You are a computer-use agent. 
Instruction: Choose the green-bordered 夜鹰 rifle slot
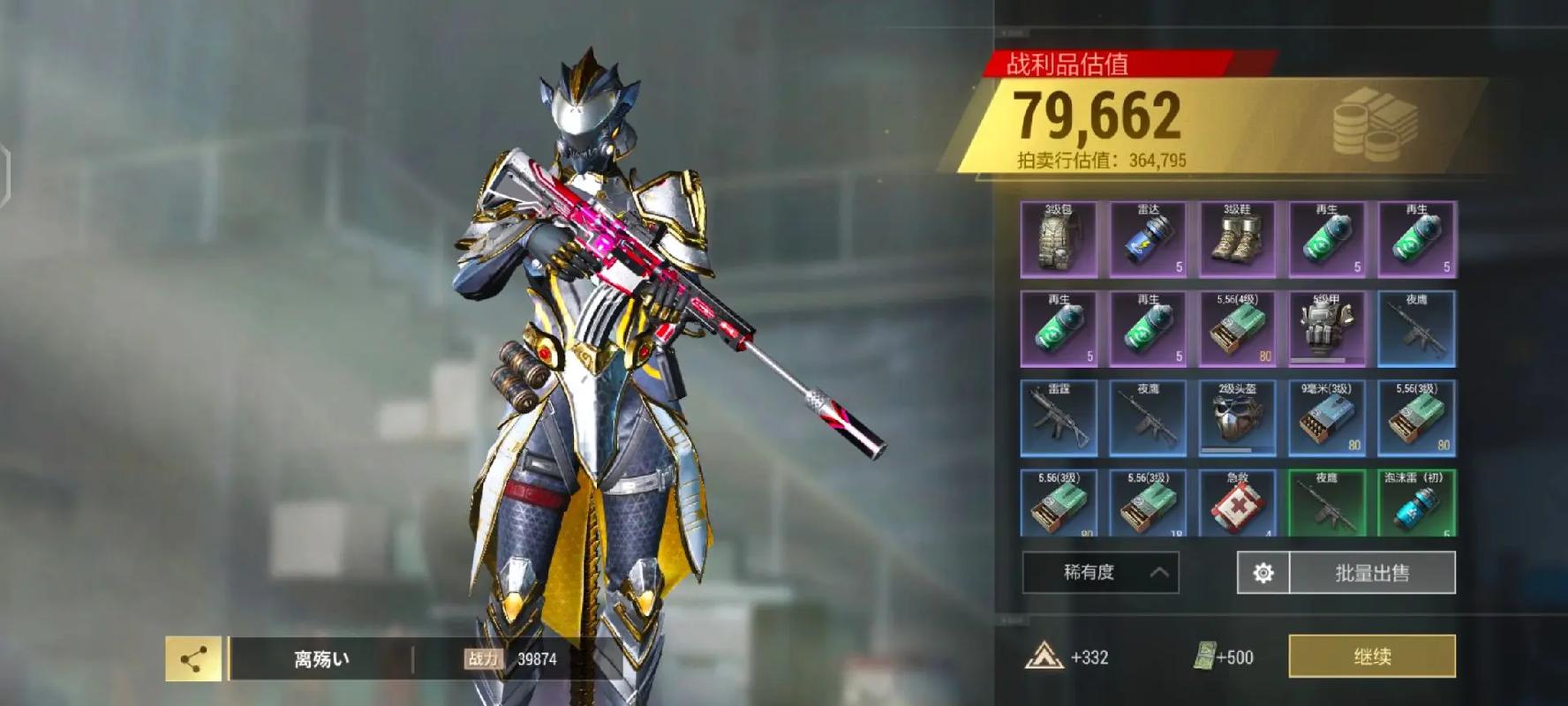[1326, 503]
